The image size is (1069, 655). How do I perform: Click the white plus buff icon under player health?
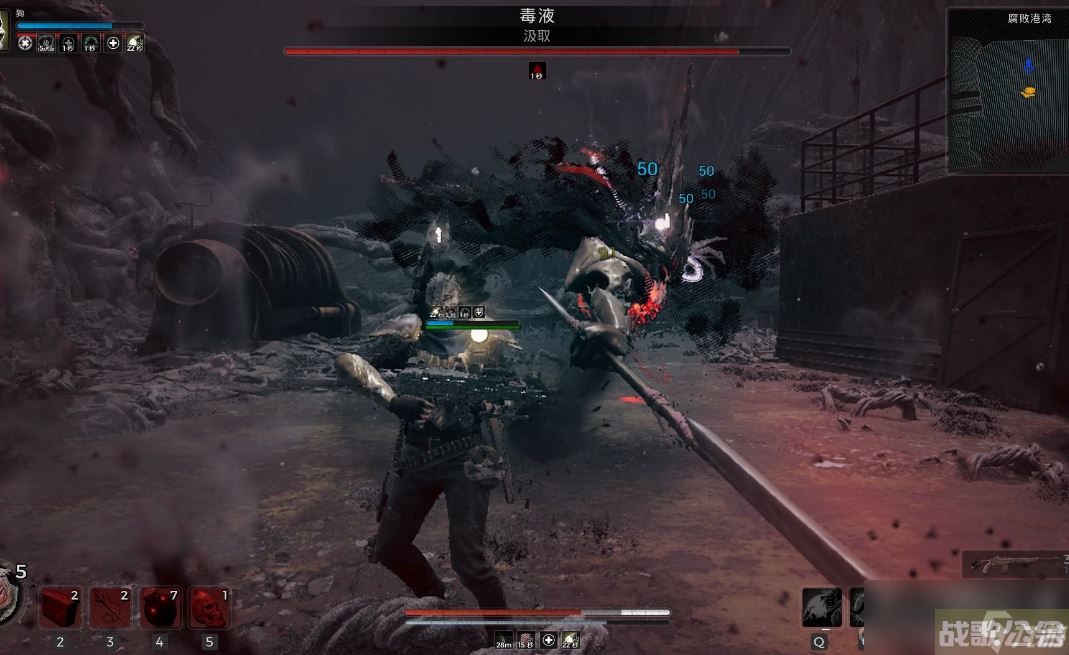548,640
